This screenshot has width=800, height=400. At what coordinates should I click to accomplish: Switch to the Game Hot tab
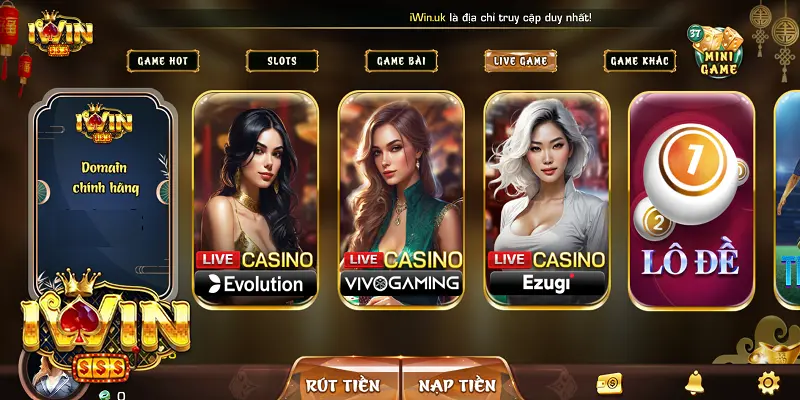coord(162,61)
